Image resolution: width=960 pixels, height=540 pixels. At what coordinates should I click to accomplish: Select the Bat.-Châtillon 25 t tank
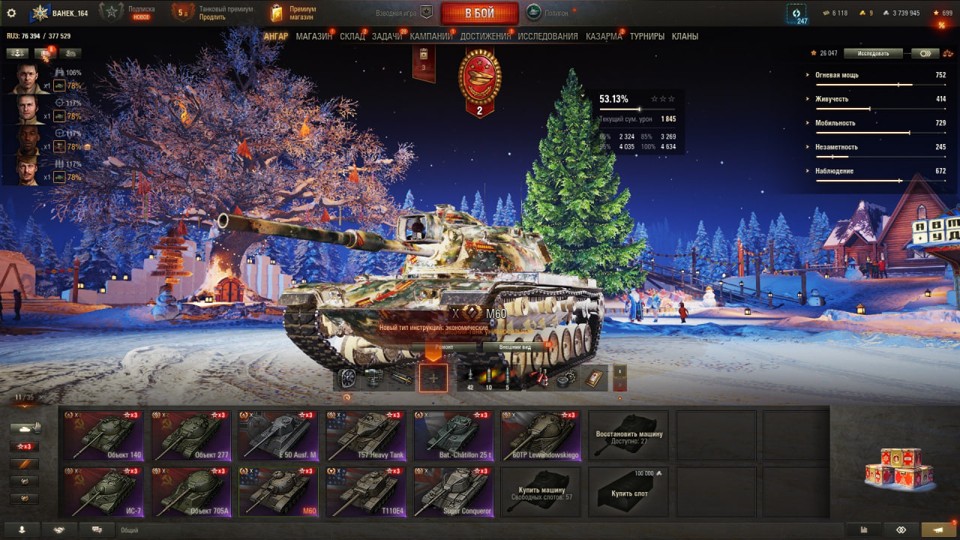(x=452, y=435)
